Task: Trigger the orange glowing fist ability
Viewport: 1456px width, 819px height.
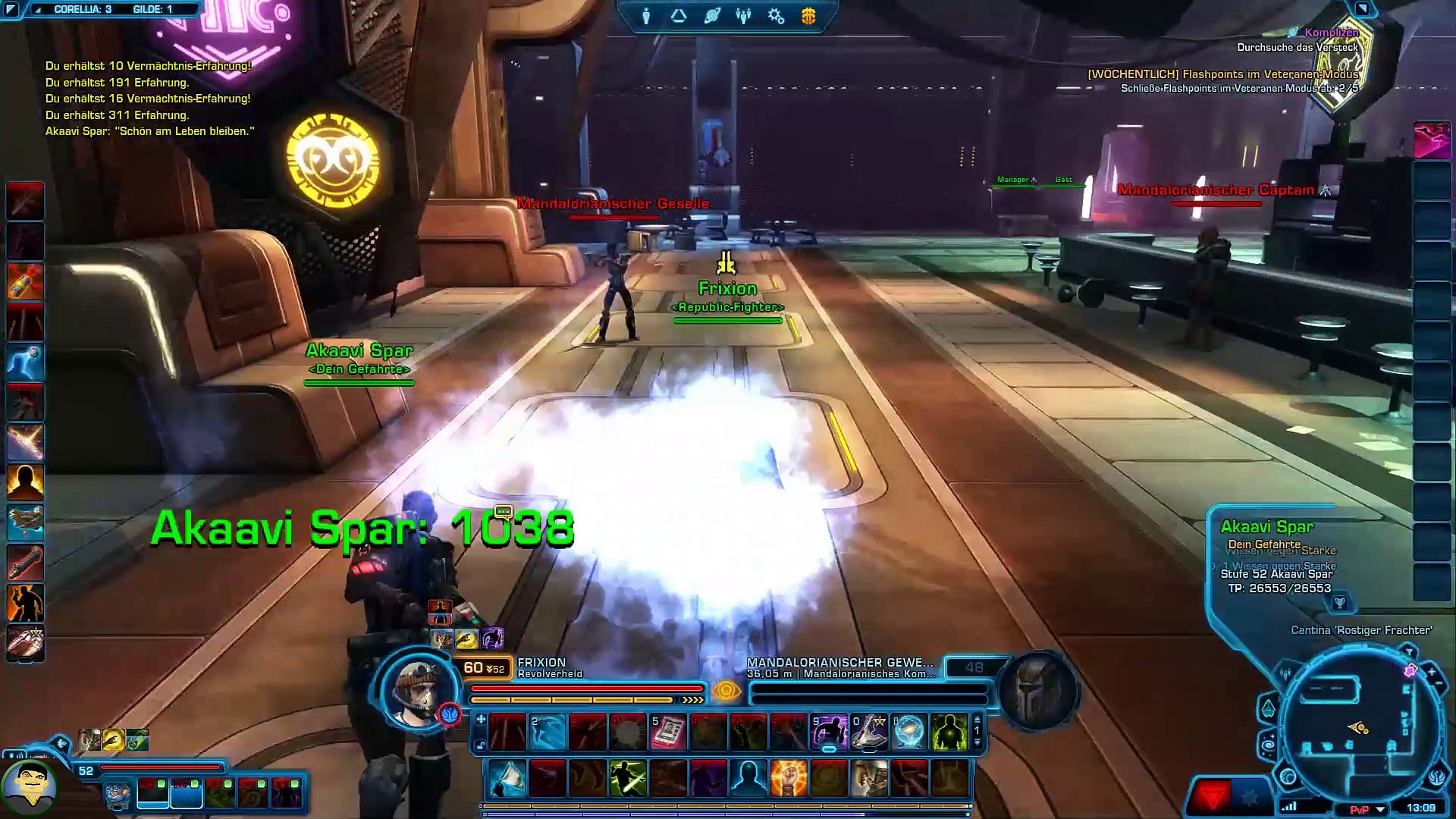Action: click(x=789, y=779)
